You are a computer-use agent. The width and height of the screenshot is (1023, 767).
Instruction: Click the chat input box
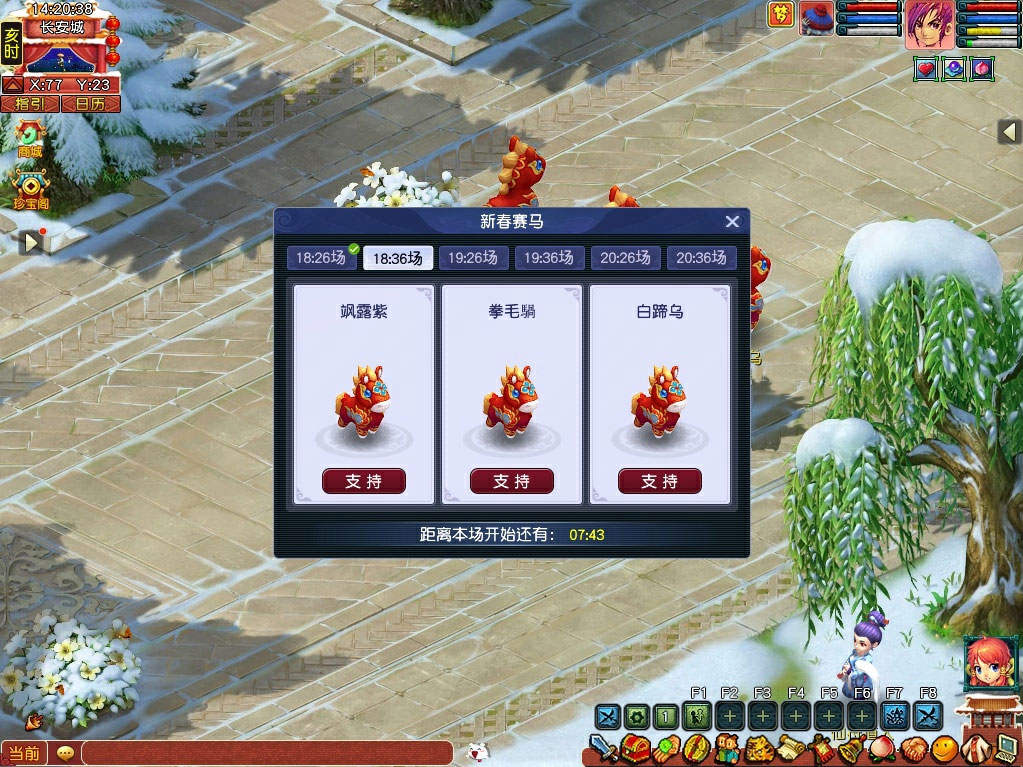pos(267,753)
